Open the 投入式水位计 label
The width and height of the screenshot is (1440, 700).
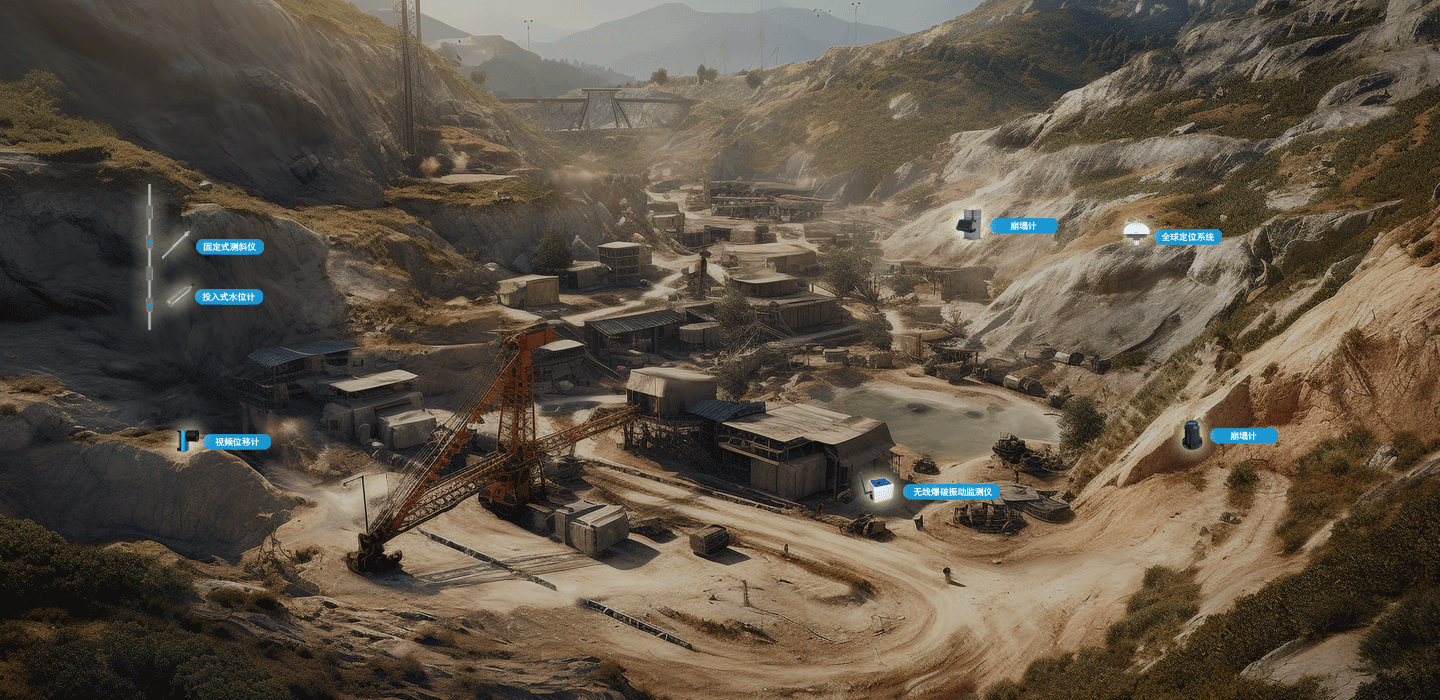point(230,297)
